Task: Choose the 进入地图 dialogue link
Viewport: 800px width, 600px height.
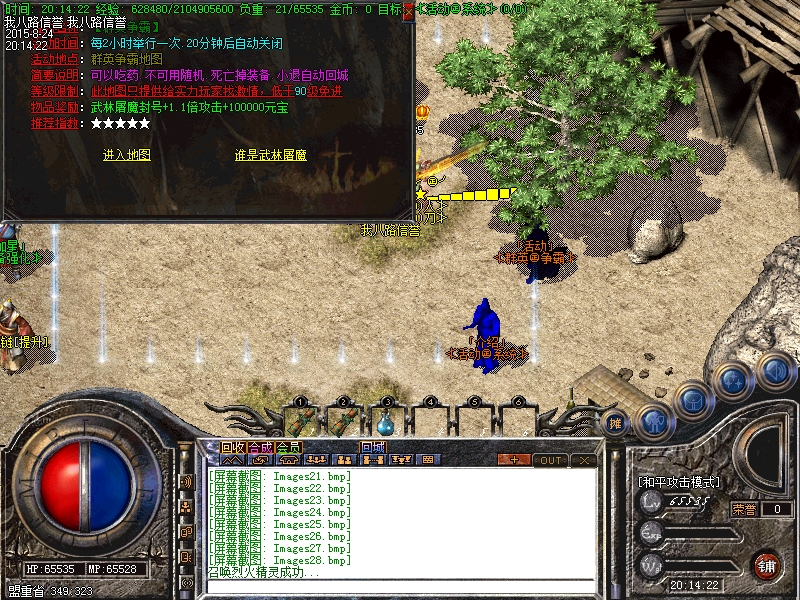Action: [126, 155]
